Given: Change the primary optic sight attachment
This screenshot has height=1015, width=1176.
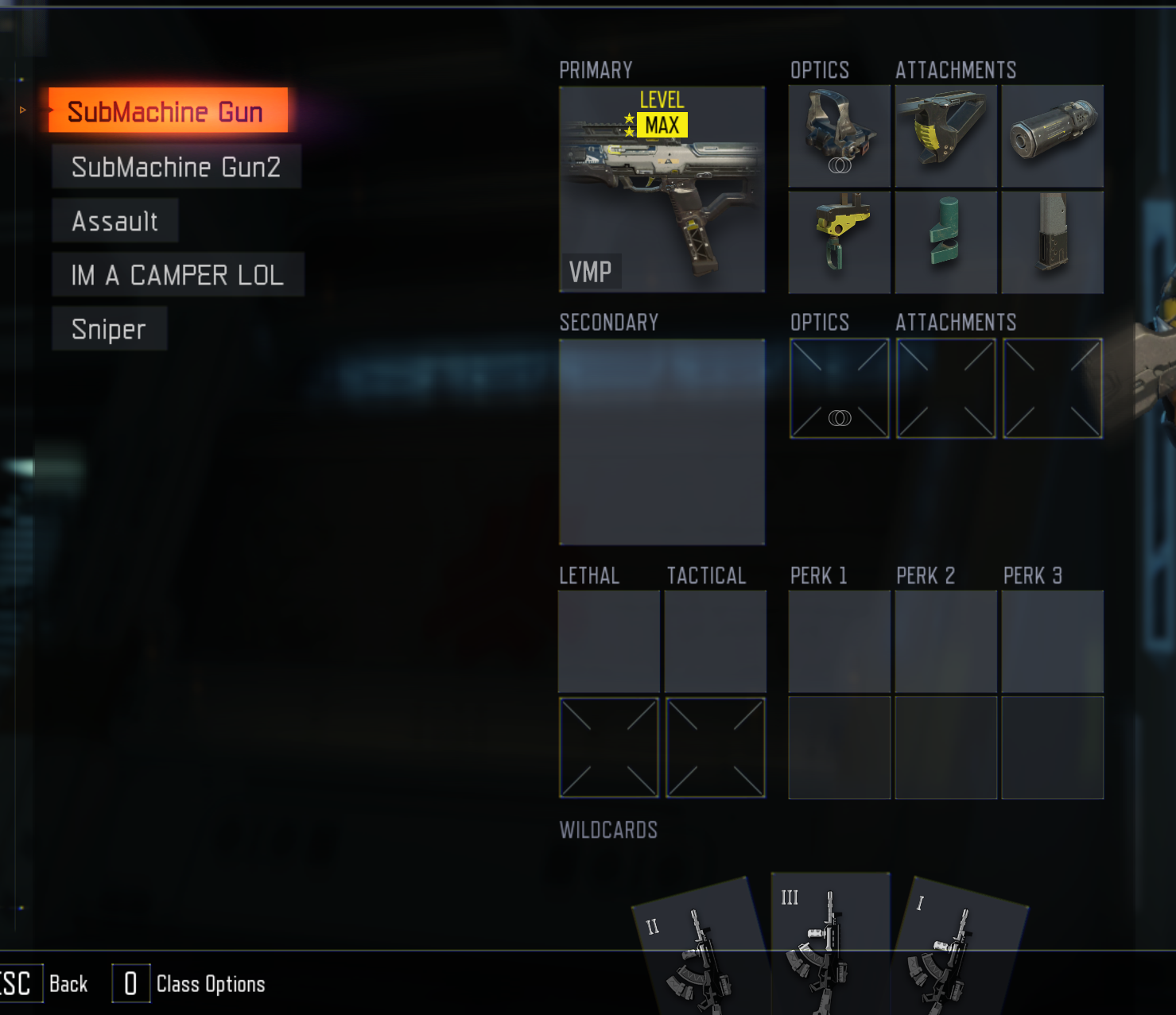Looking at the screenshot, I should click(839, 136).
